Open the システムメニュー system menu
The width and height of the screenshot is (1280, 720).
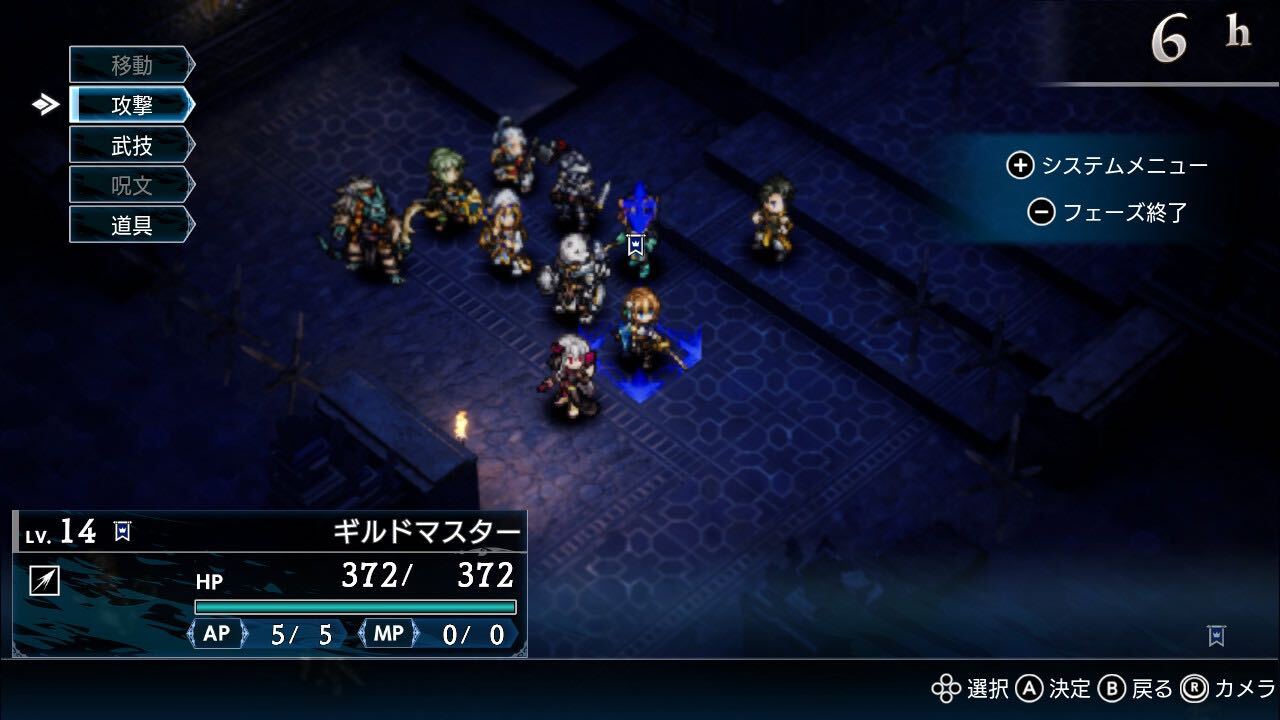(x=1108, y=166)
